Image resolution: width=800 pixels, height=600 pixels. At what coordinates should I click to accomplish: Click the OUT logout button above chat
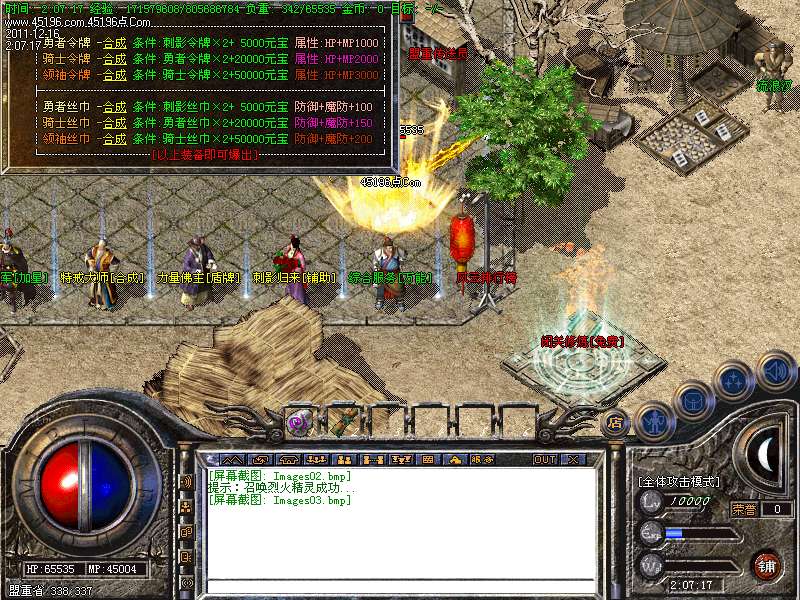click(x=544, y=460)
